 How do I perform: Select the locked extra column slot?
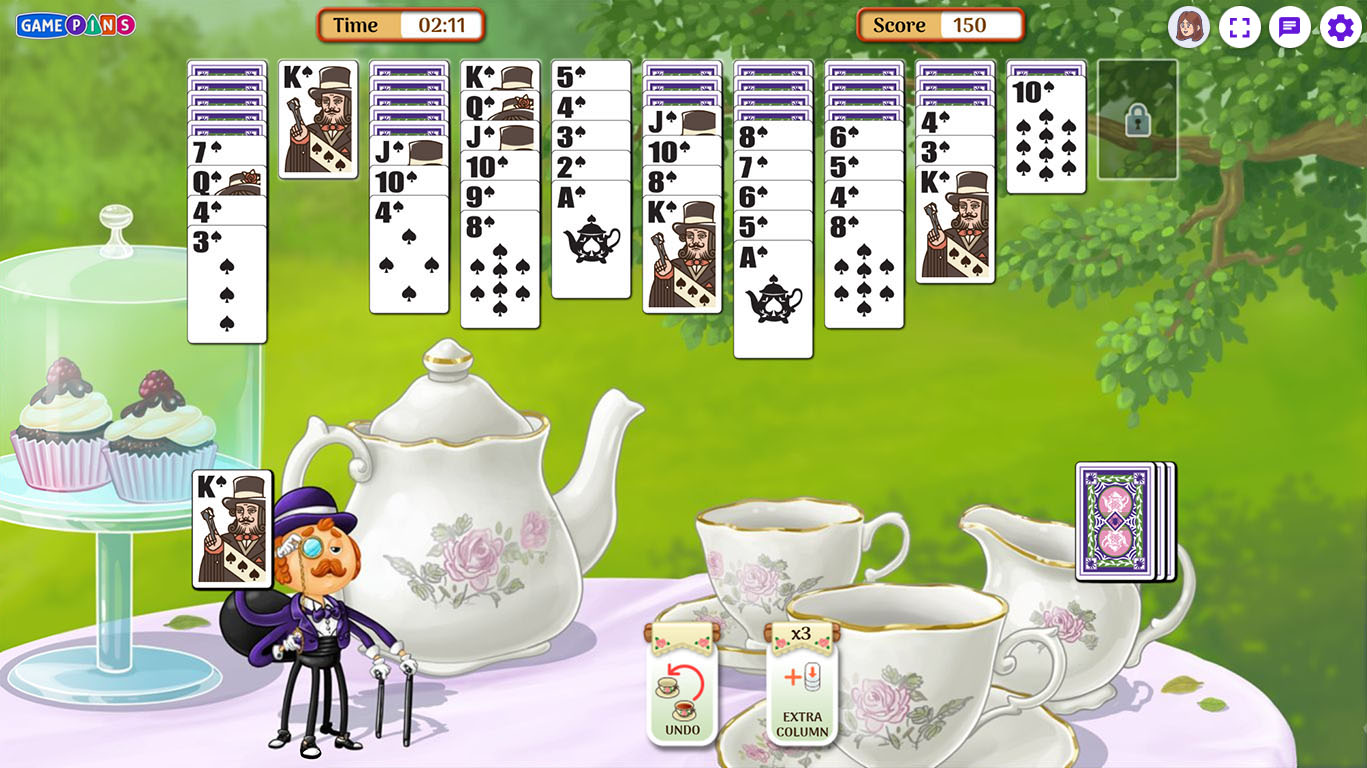pyautogui.click(x=1137, y=120)
